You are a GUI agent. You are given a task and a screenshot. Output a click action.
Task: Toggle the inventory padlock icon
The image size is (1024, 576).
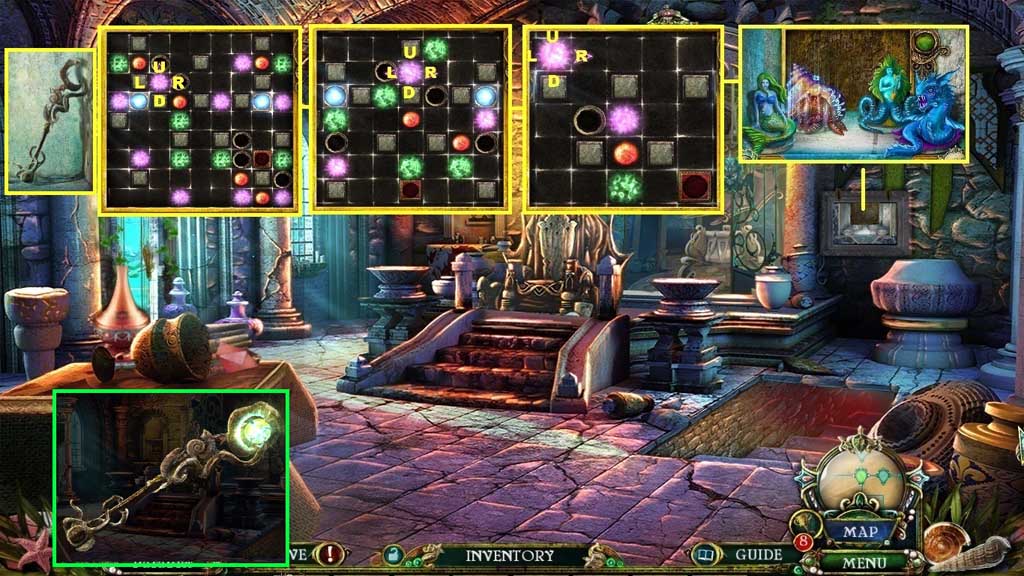coord(395,555)
